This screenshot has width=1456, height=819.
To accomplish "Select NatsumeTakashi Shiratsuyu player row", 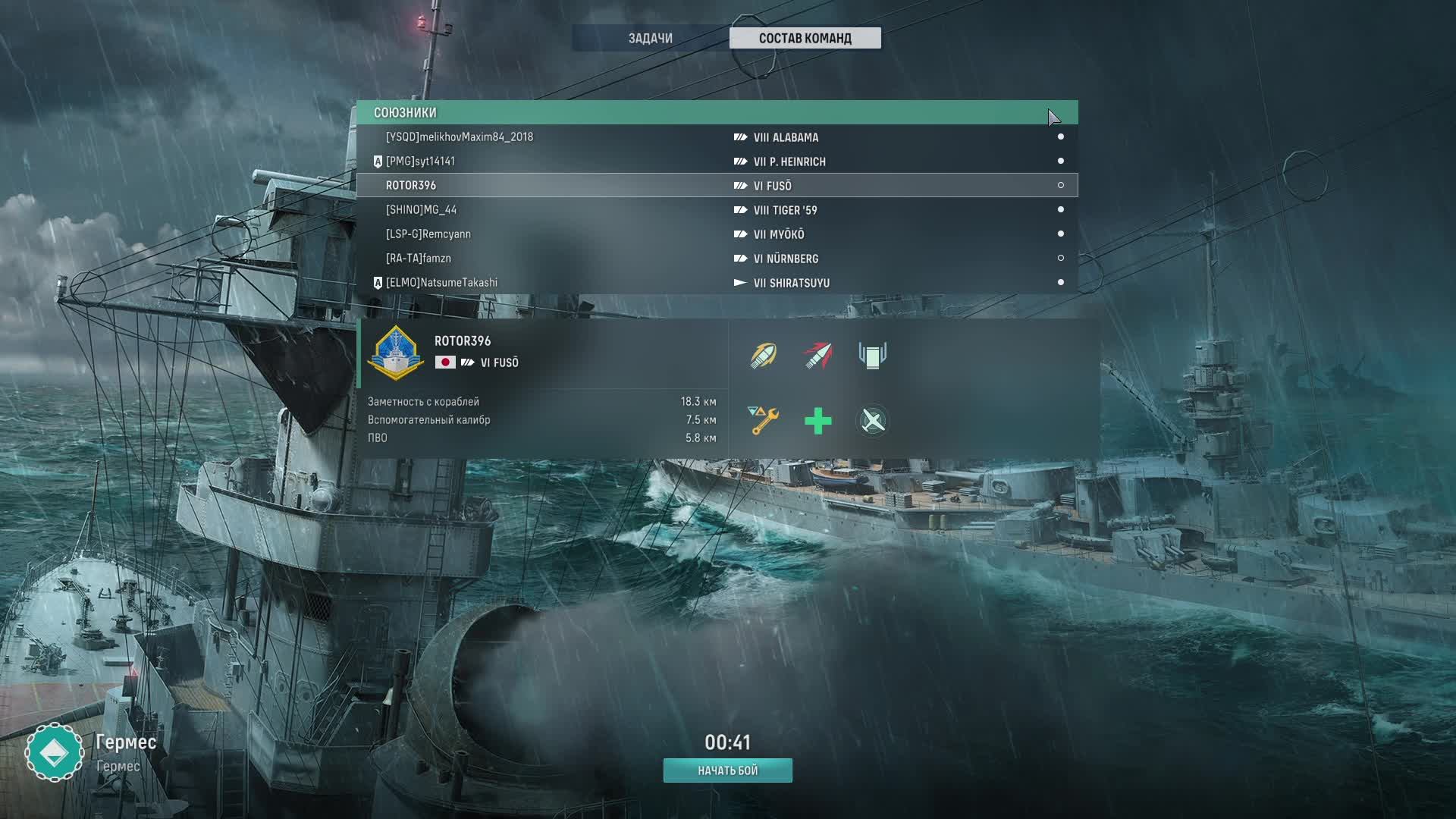I will (717, 283).
